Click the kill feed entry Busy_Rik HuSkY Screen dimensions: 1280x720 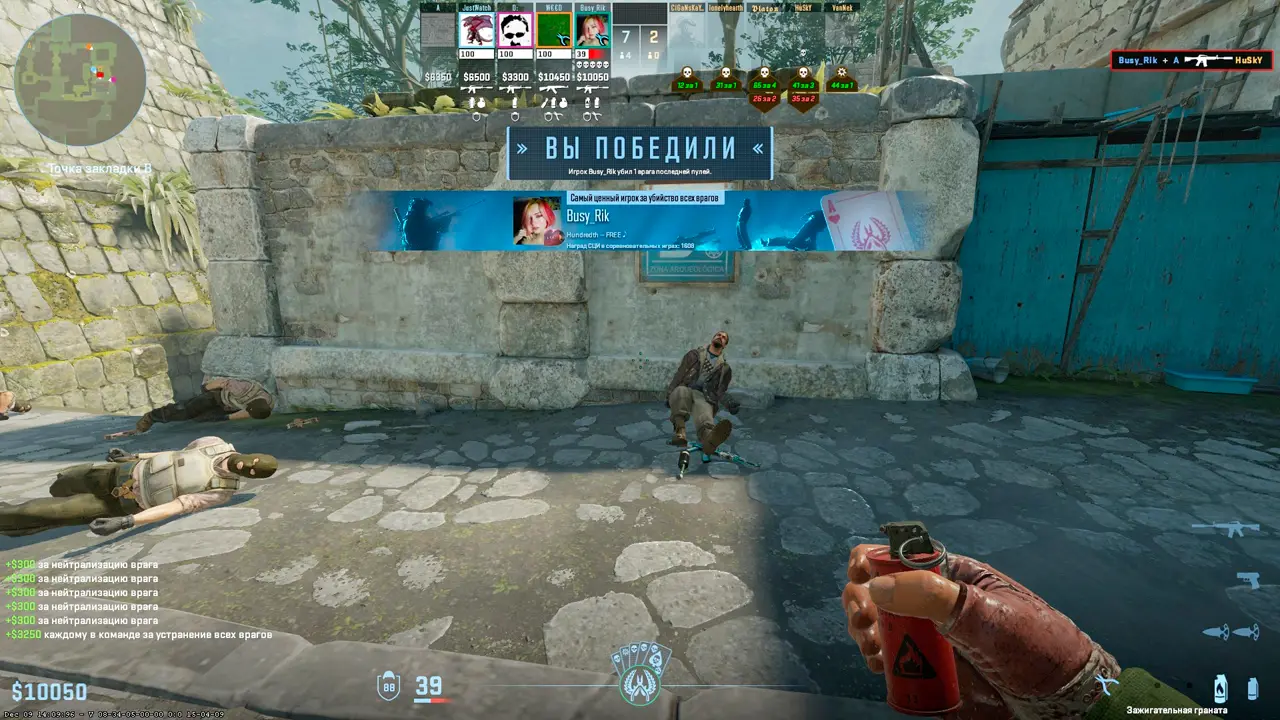coord(1191,61)
